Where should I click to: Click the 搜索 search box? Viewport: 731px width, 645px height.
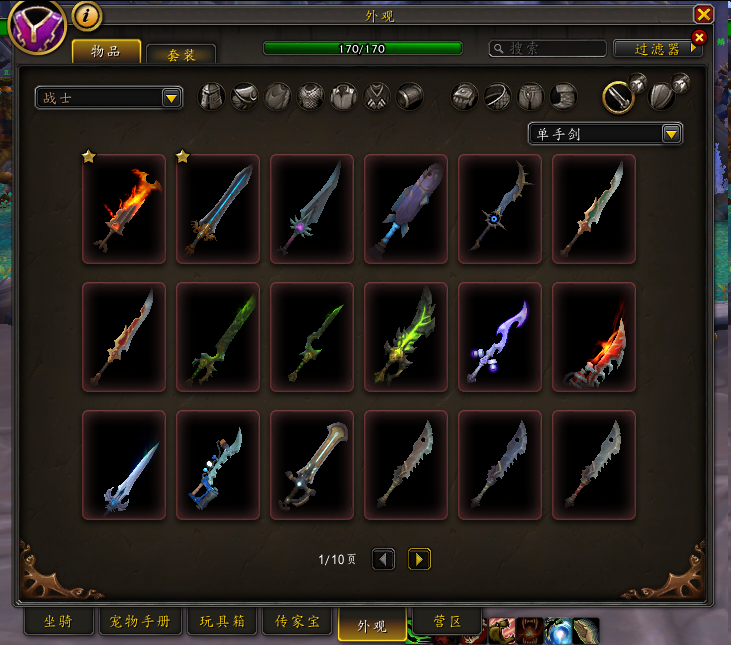pos(548,48)
